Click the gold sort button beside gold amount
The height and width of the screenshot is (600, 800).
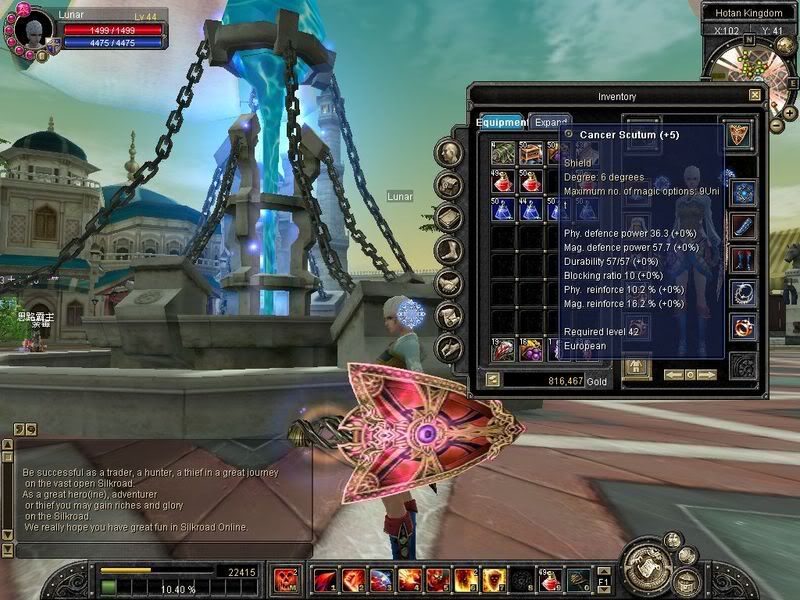493,380
